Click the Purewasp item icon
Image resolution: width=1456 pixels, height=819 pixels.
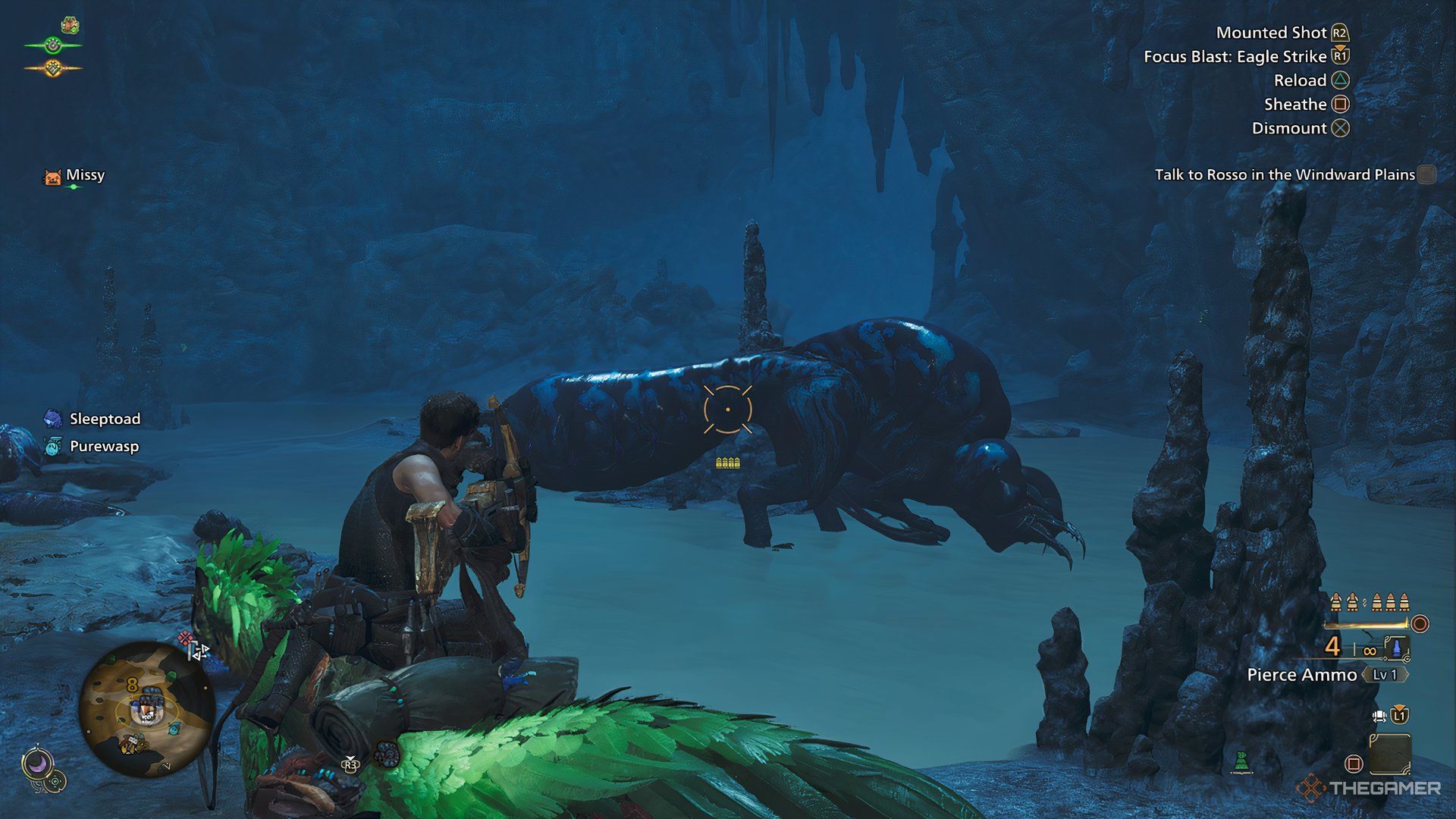coord(52,447)
